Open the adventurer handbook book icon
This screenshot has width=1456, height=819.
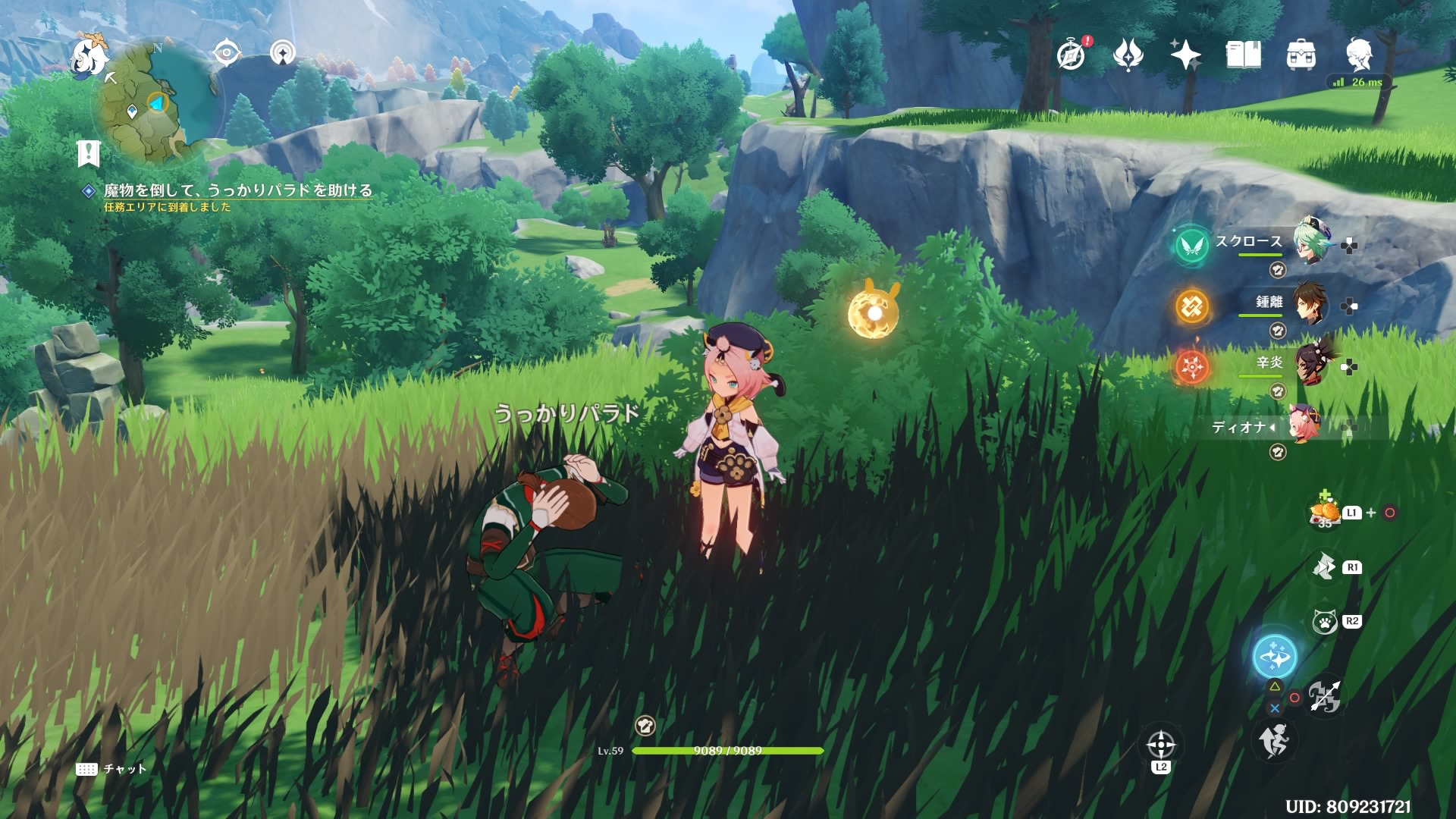coord(1243,55)
